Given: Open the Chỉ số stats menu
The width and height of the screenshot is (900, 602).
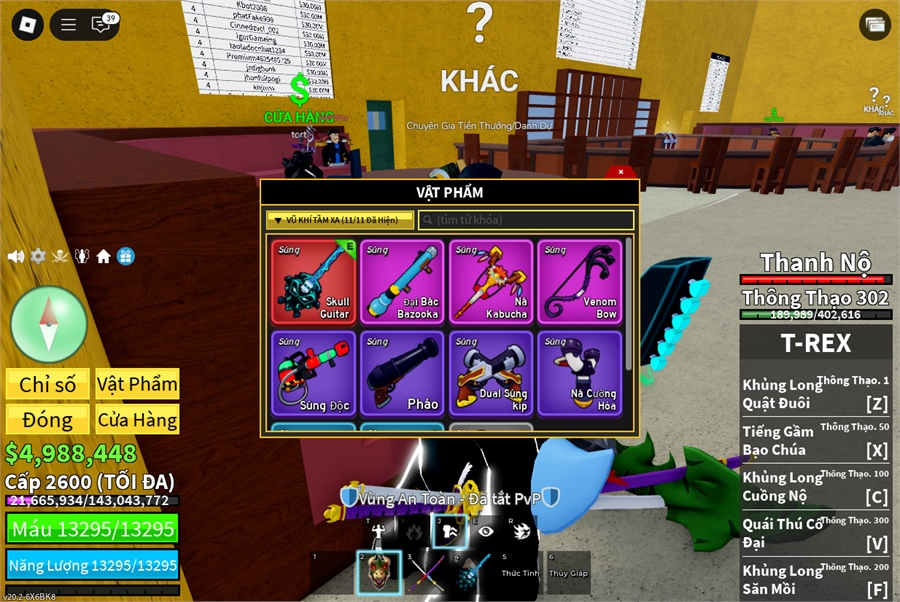Looking at the screenshot, I should 48,385.
